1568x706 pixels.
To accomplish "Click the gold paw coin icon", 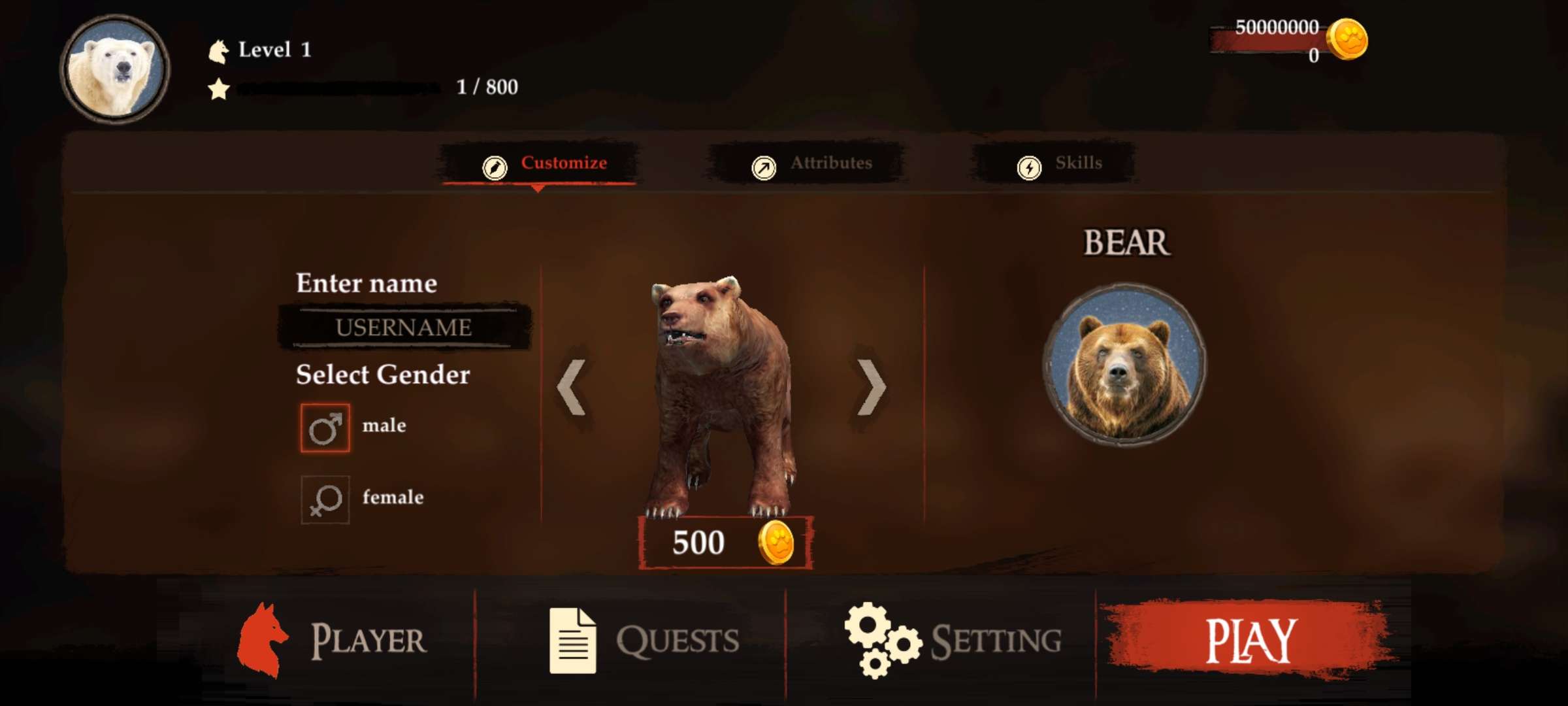I will pos(1347,41).
